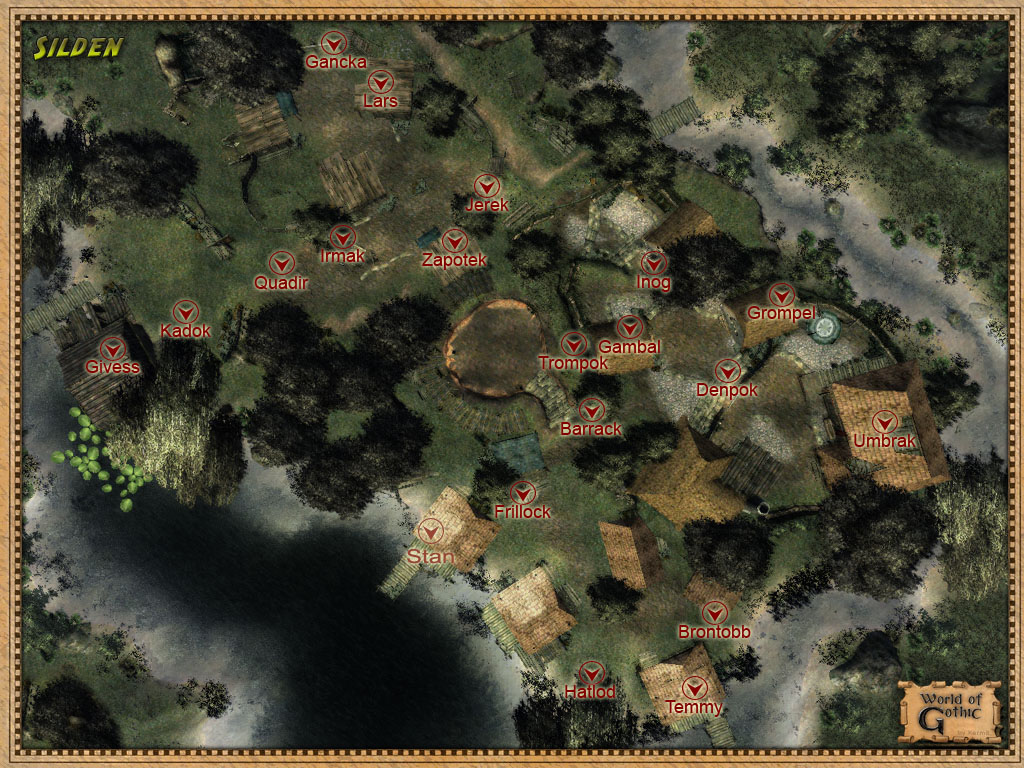Image resolution: width=1024 pixels, height=768 pixels.
Task: Click the Grompel marker
Action: coord(781,295)
